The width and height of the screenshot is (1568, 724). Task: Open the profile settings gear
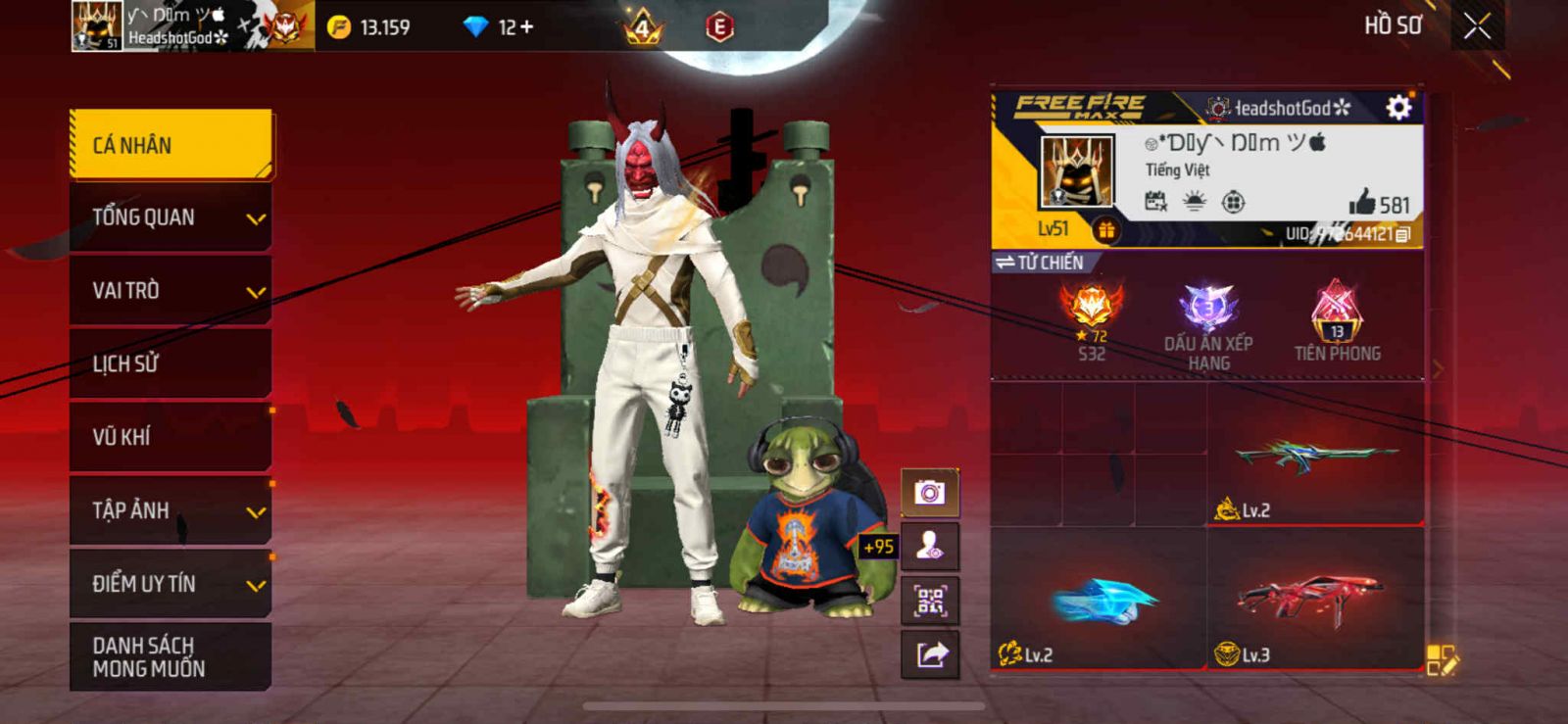click(1398, 107)
